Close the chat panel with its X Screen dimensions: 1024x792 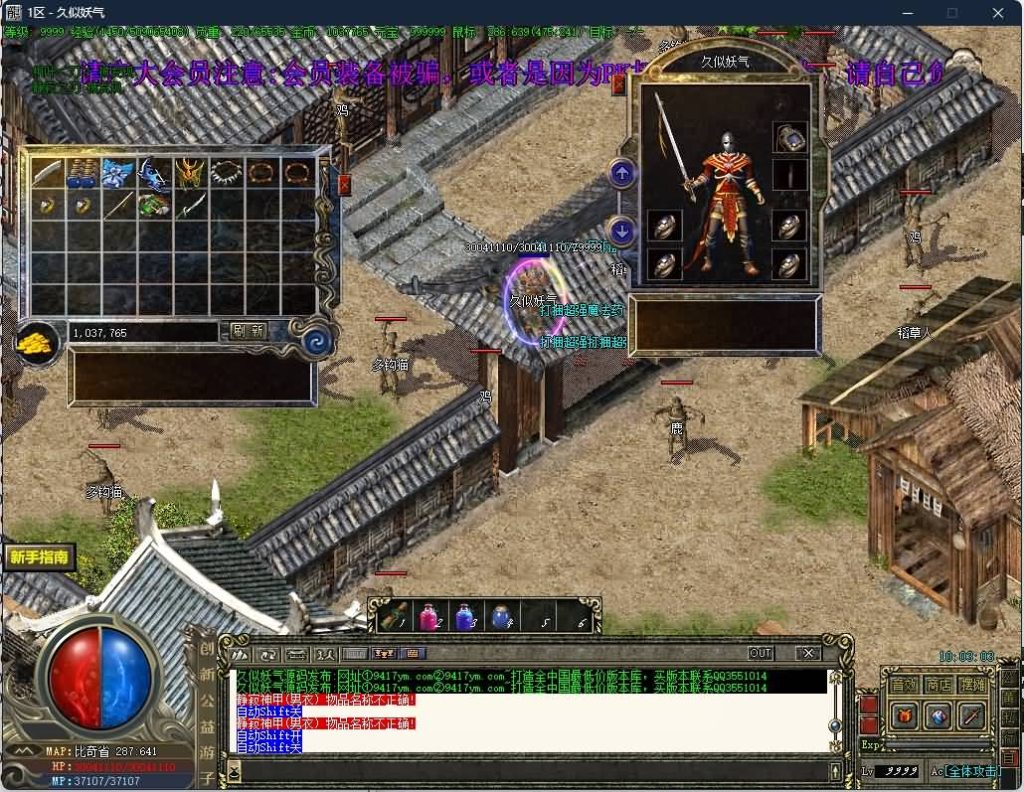[x=808, y=653]
